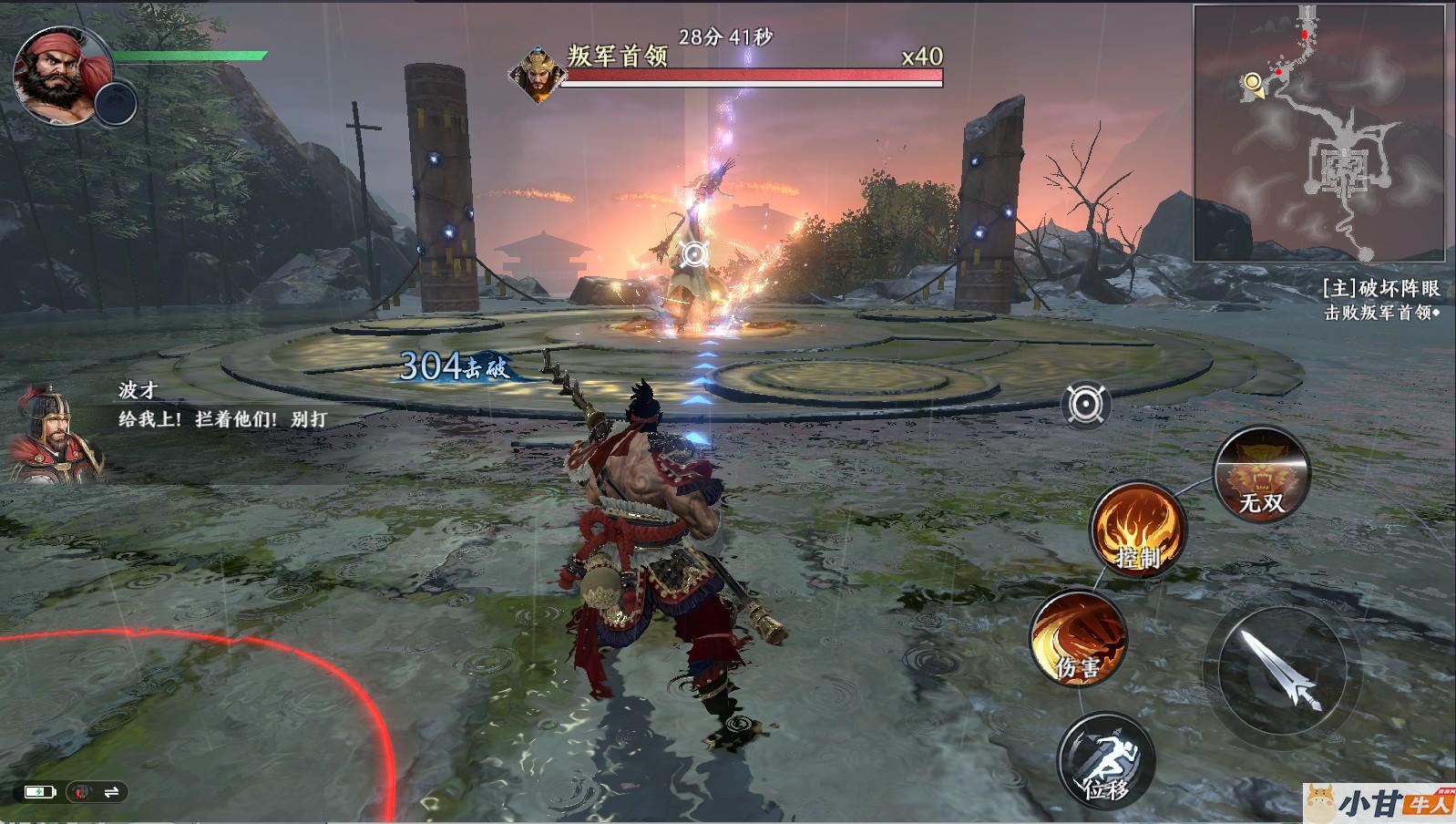Use the 控制 flame control skill
Viewport: 1456px width, 824px height.
(x=1138, y=529)
